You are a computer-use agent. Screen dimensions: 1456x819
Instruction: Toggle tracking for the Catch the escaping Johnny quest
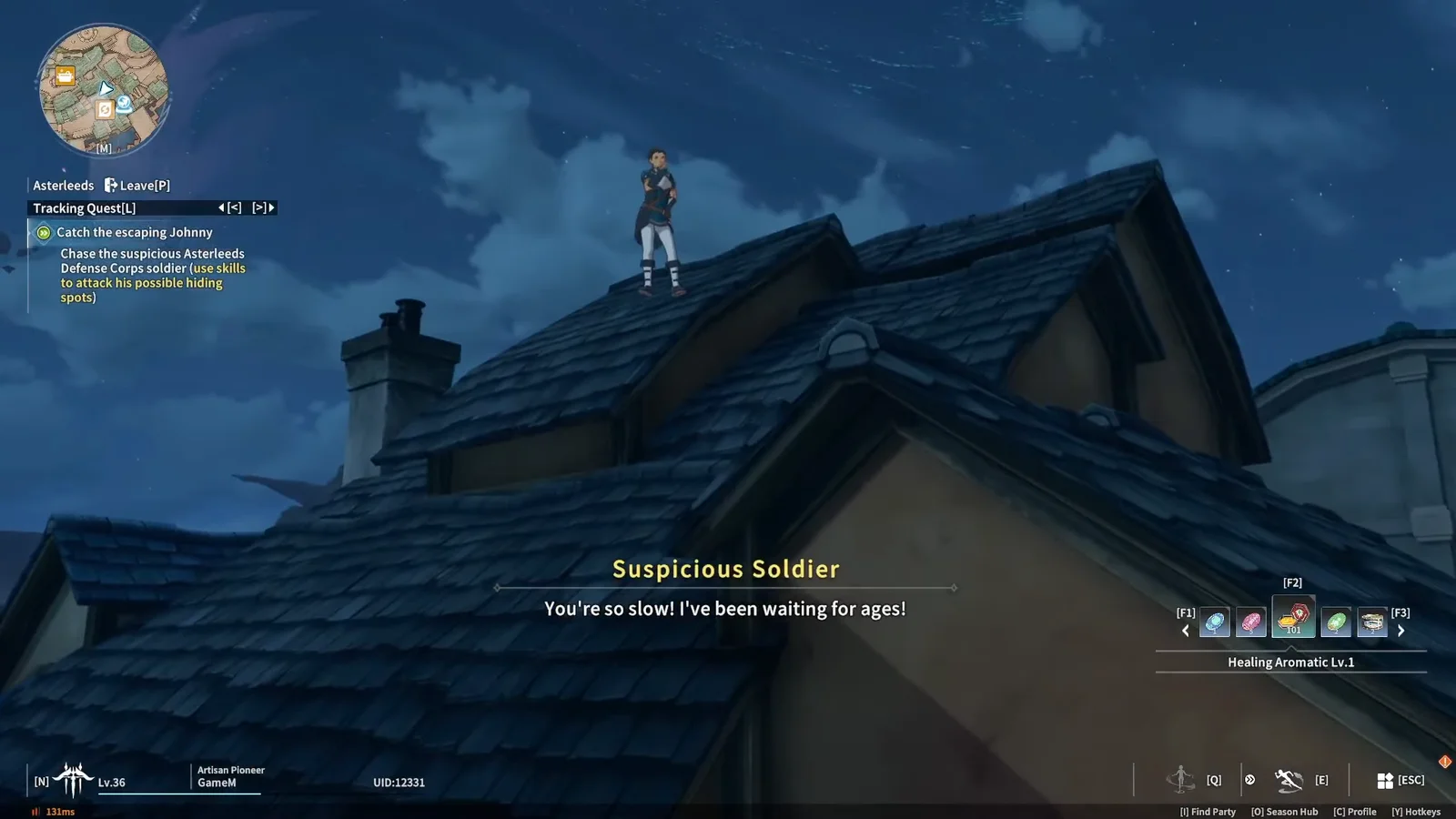click(43, 232)
